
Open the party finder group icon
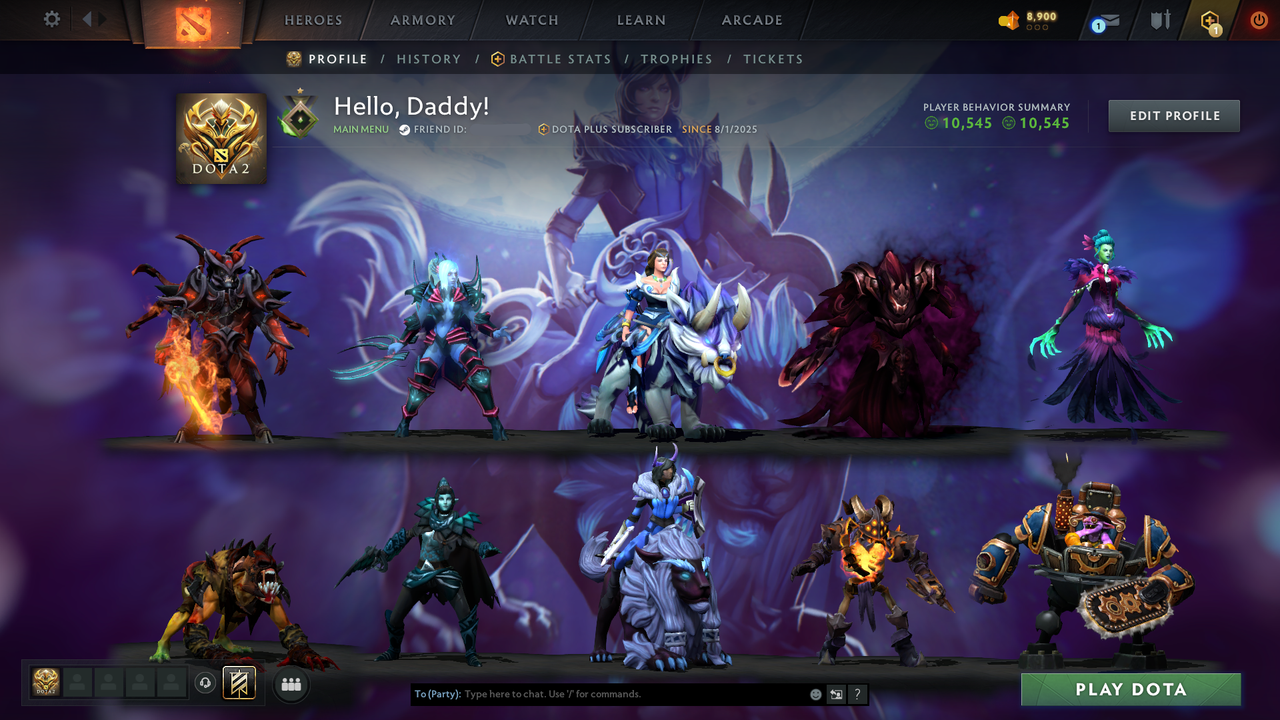[291, 684]
